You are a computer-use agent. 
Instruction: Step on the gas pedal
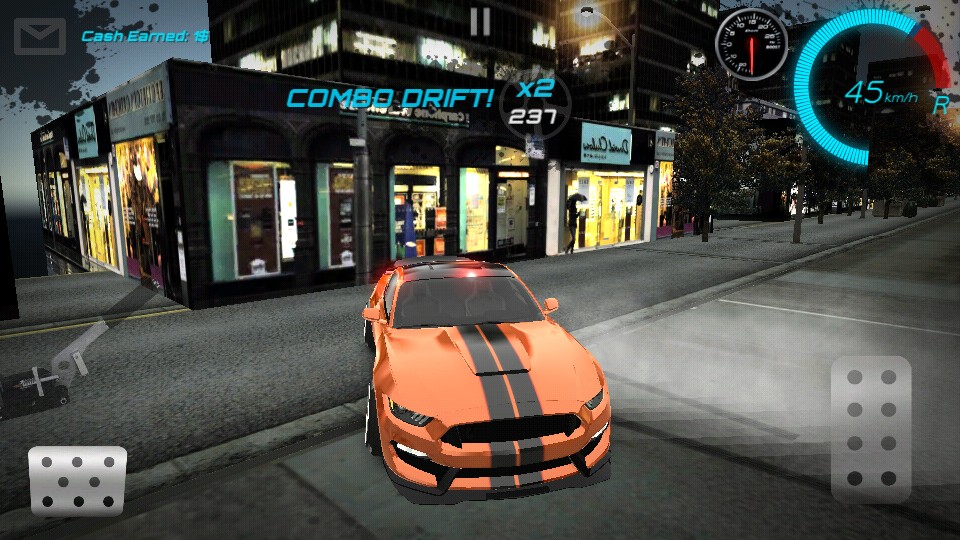coord(870,430)
